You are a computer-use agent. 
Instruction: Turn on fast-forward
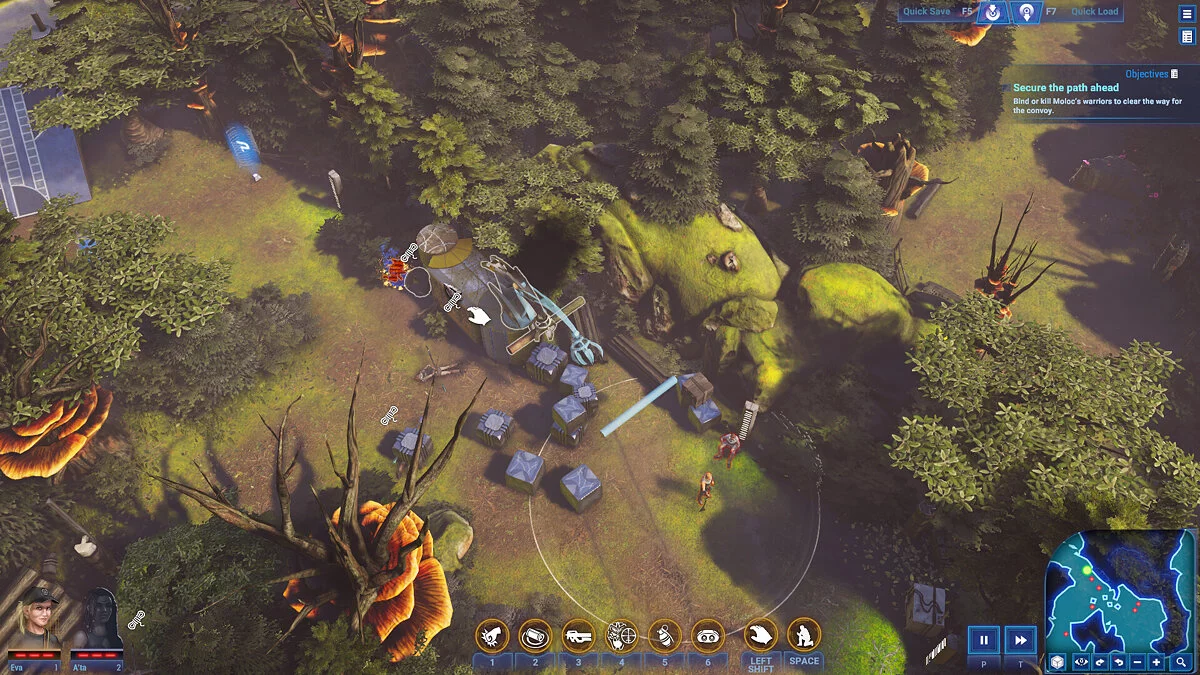coord(1020,640)
